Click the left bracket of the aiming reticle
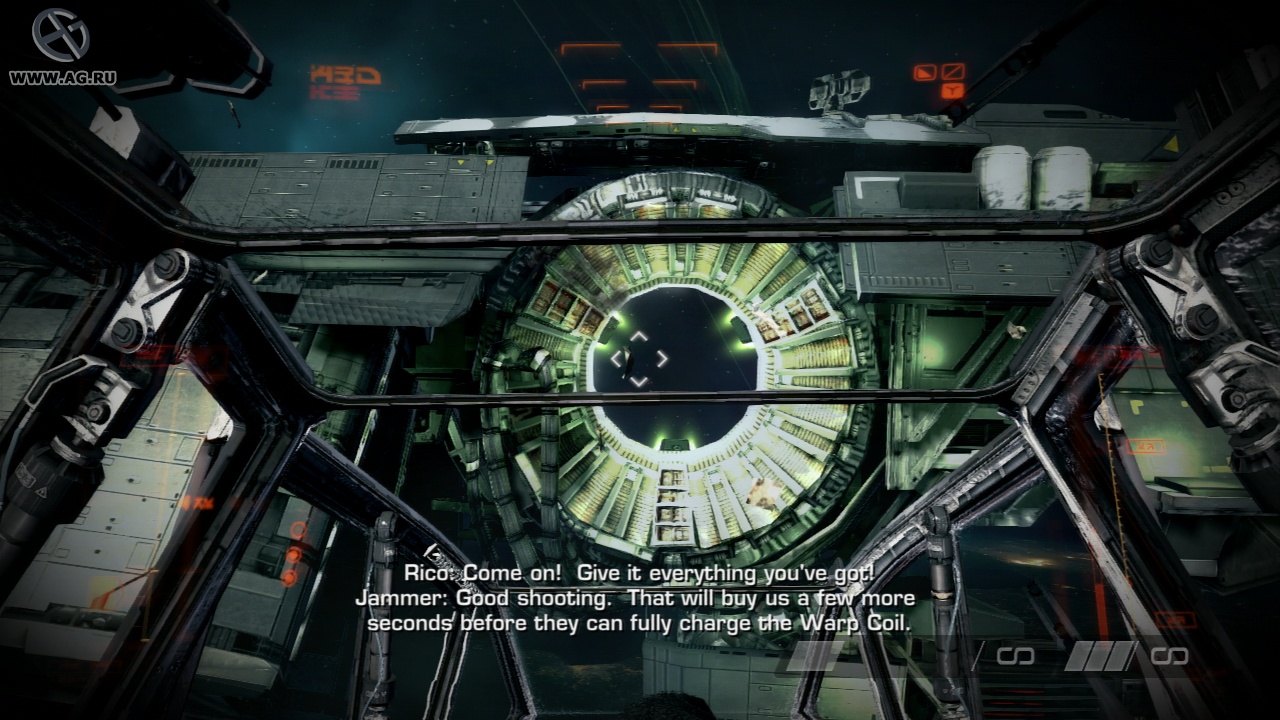 coord(617,358)
